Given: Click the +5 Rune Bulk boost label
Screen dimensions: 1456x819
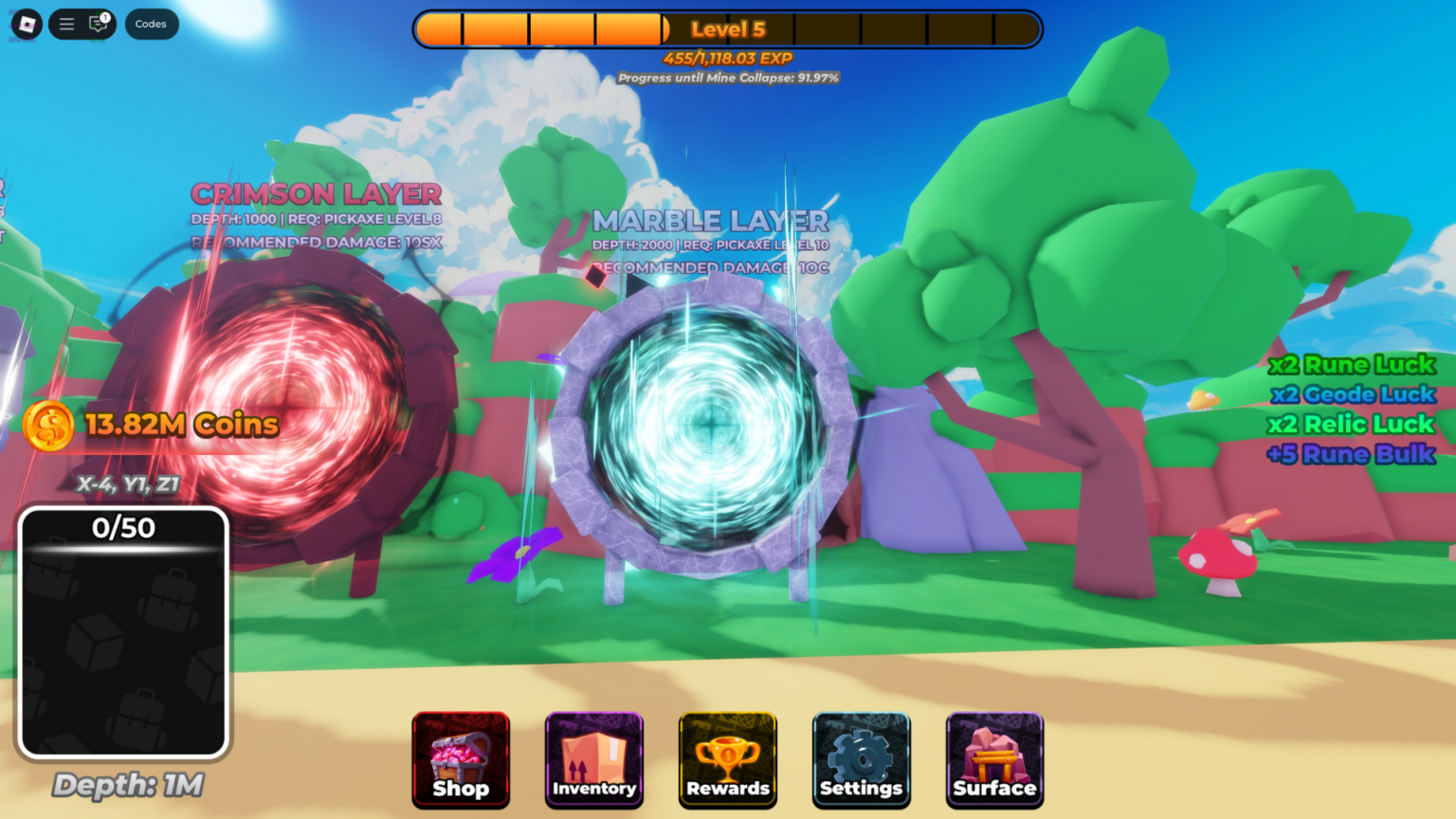Looking at the screenshot, I should [x=1354, y=455].
